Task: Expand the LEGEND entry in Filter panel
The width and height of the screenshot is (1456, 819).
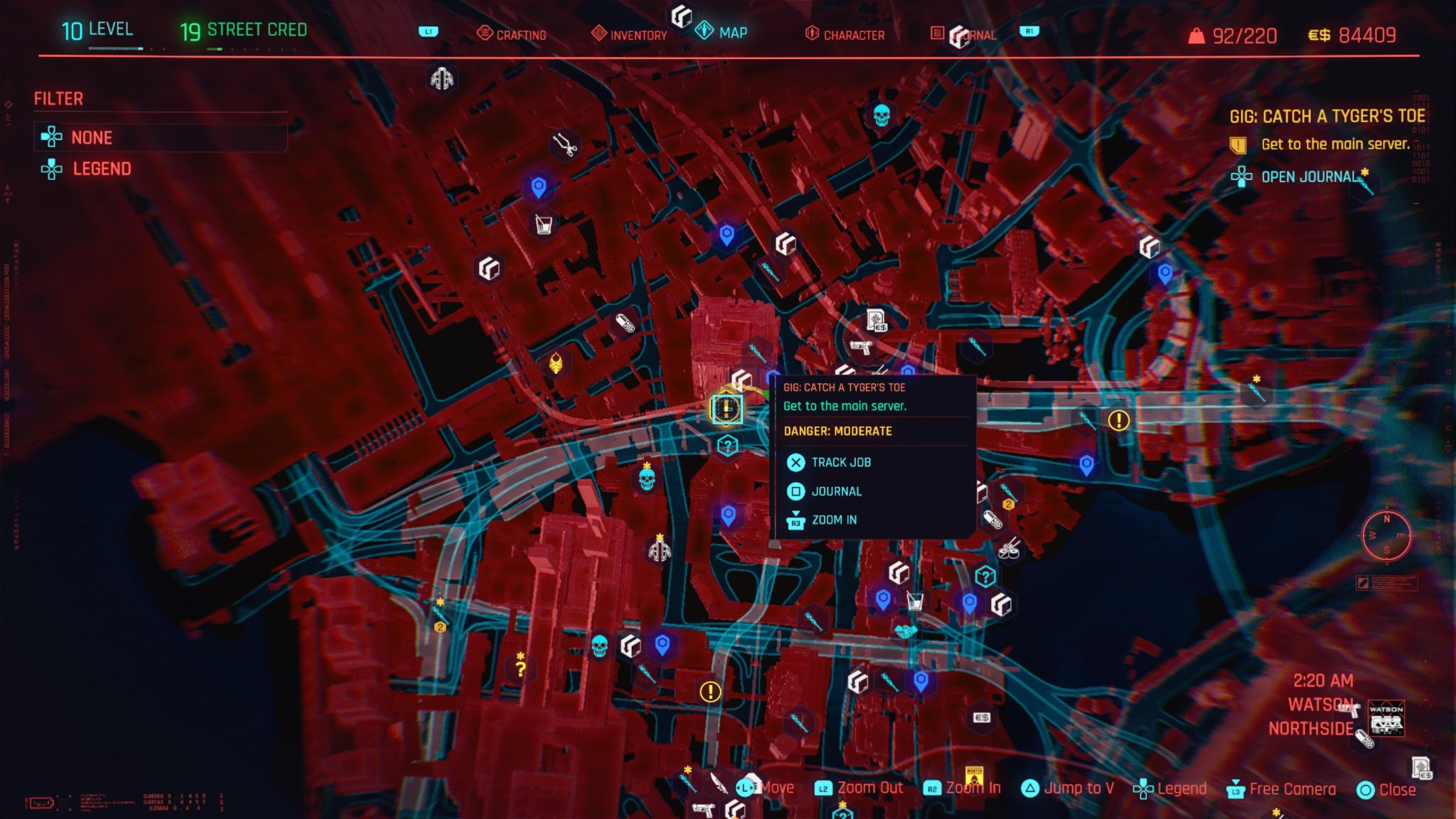Action: (102, 168)
